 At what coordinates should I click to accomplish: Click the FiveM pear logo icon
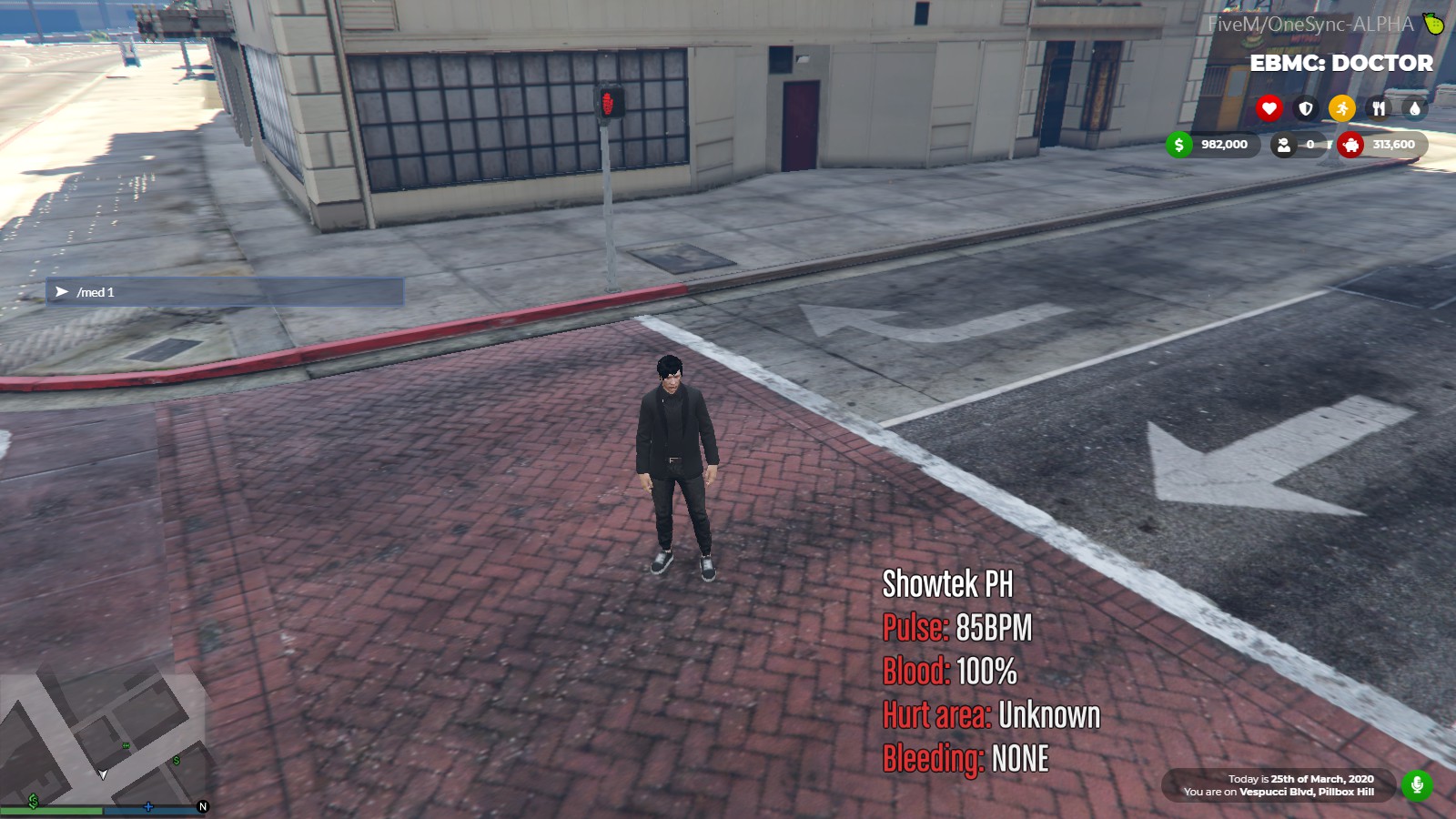[1433, 25]
